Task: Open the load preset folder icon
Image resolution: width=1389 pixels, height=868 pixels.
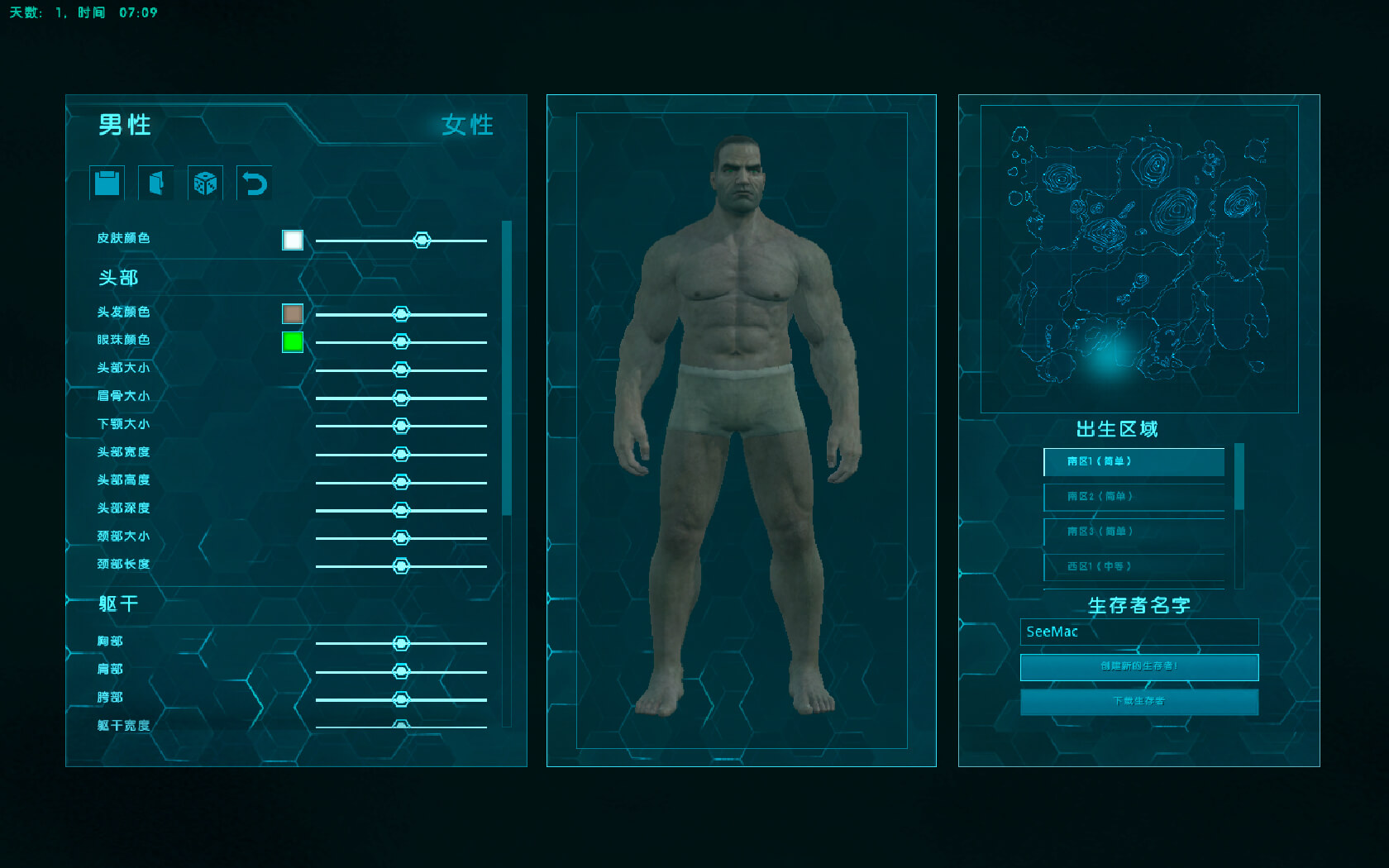Action: [156, 183]
